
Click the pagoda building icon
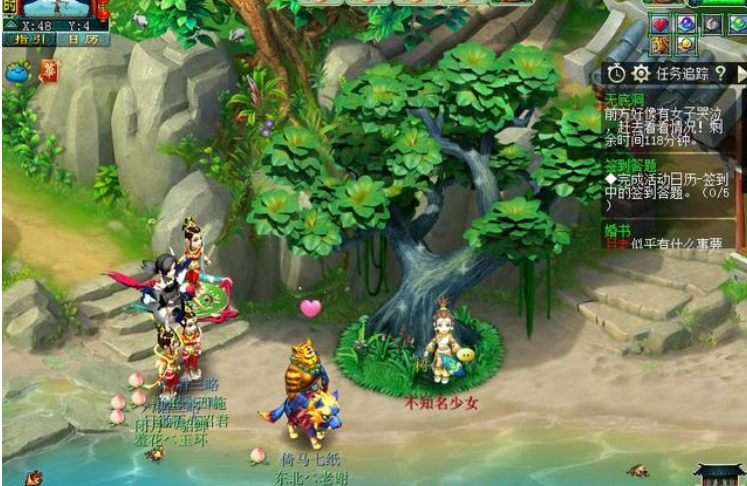coord(718,472)
